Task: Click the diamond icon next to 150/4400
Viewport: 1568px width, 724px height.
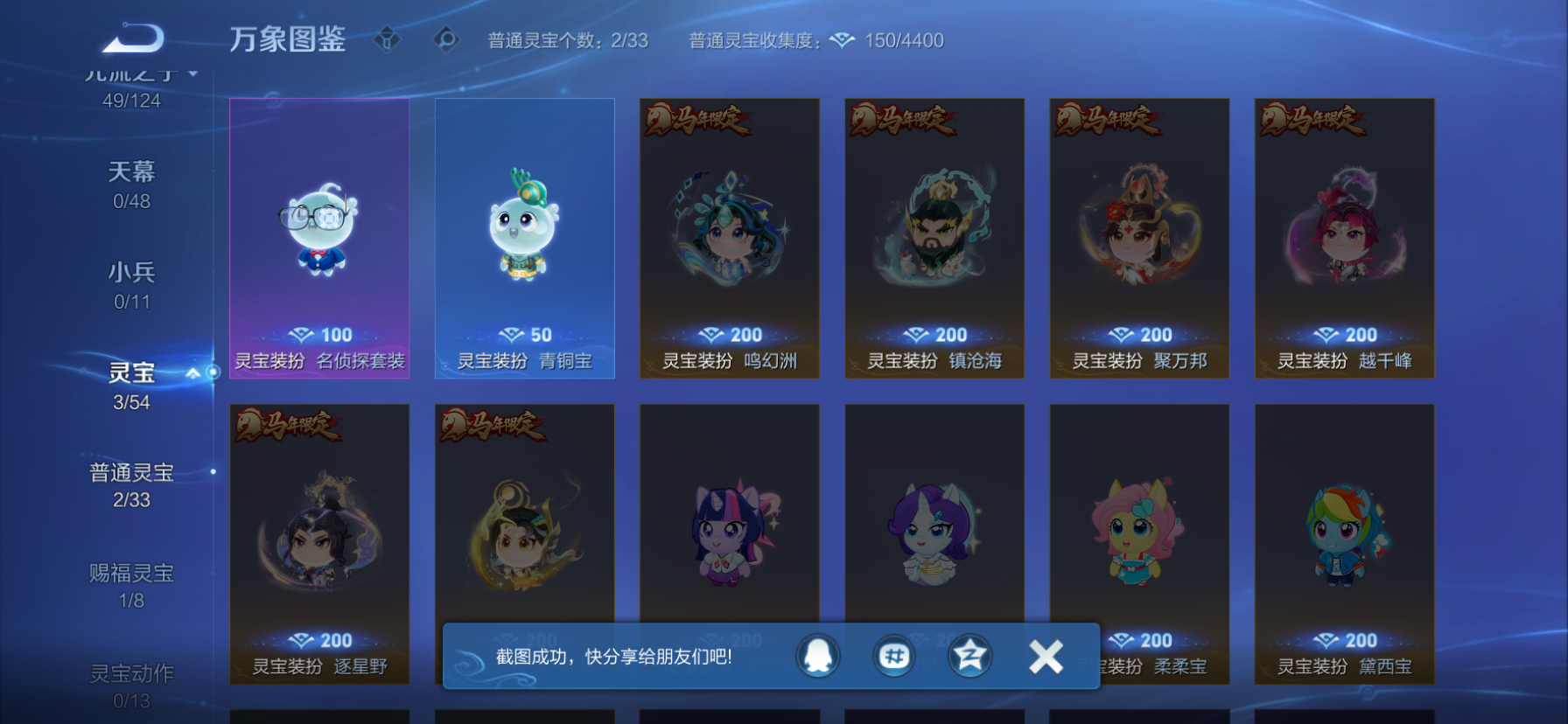Action: (x=843, y=39)
